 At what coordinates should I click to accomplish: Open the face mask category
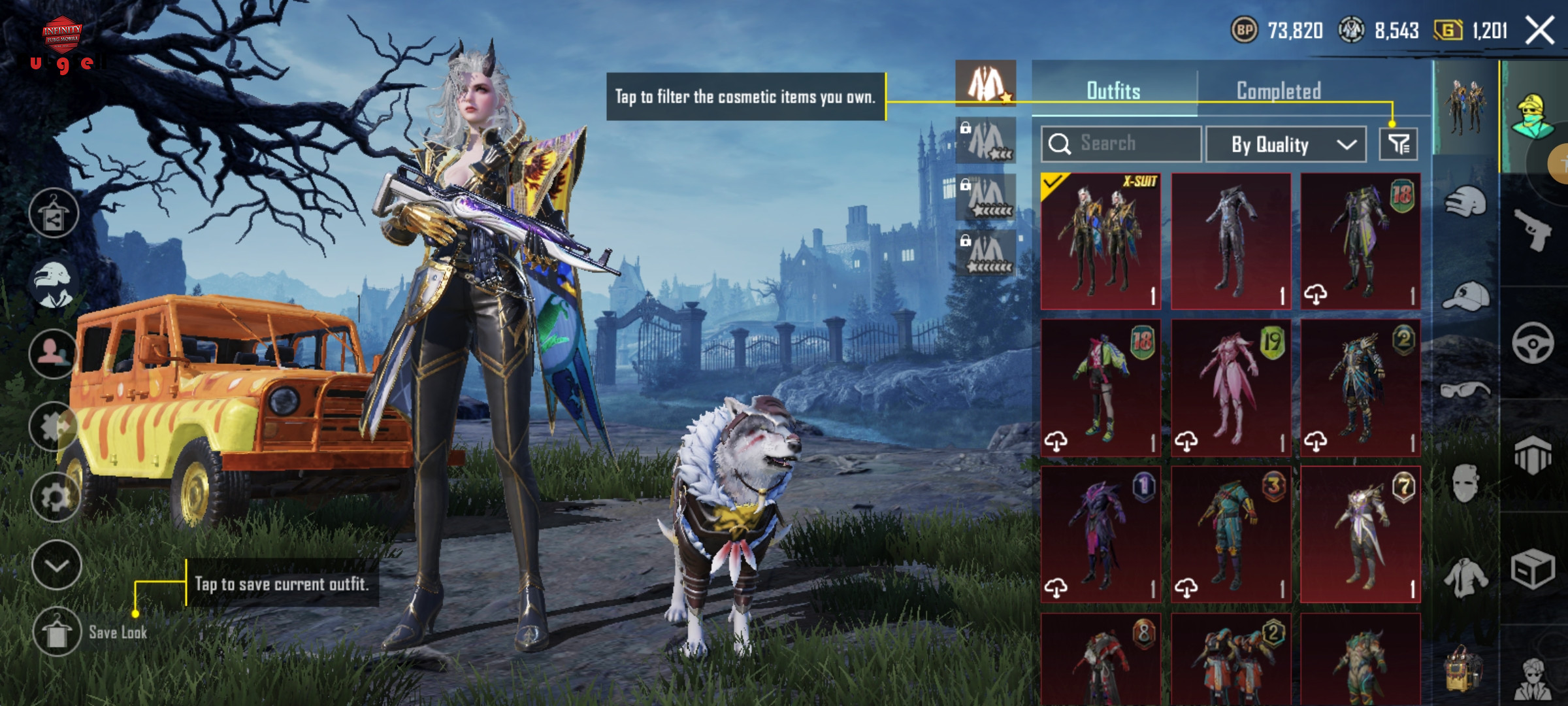point(1465,484)
